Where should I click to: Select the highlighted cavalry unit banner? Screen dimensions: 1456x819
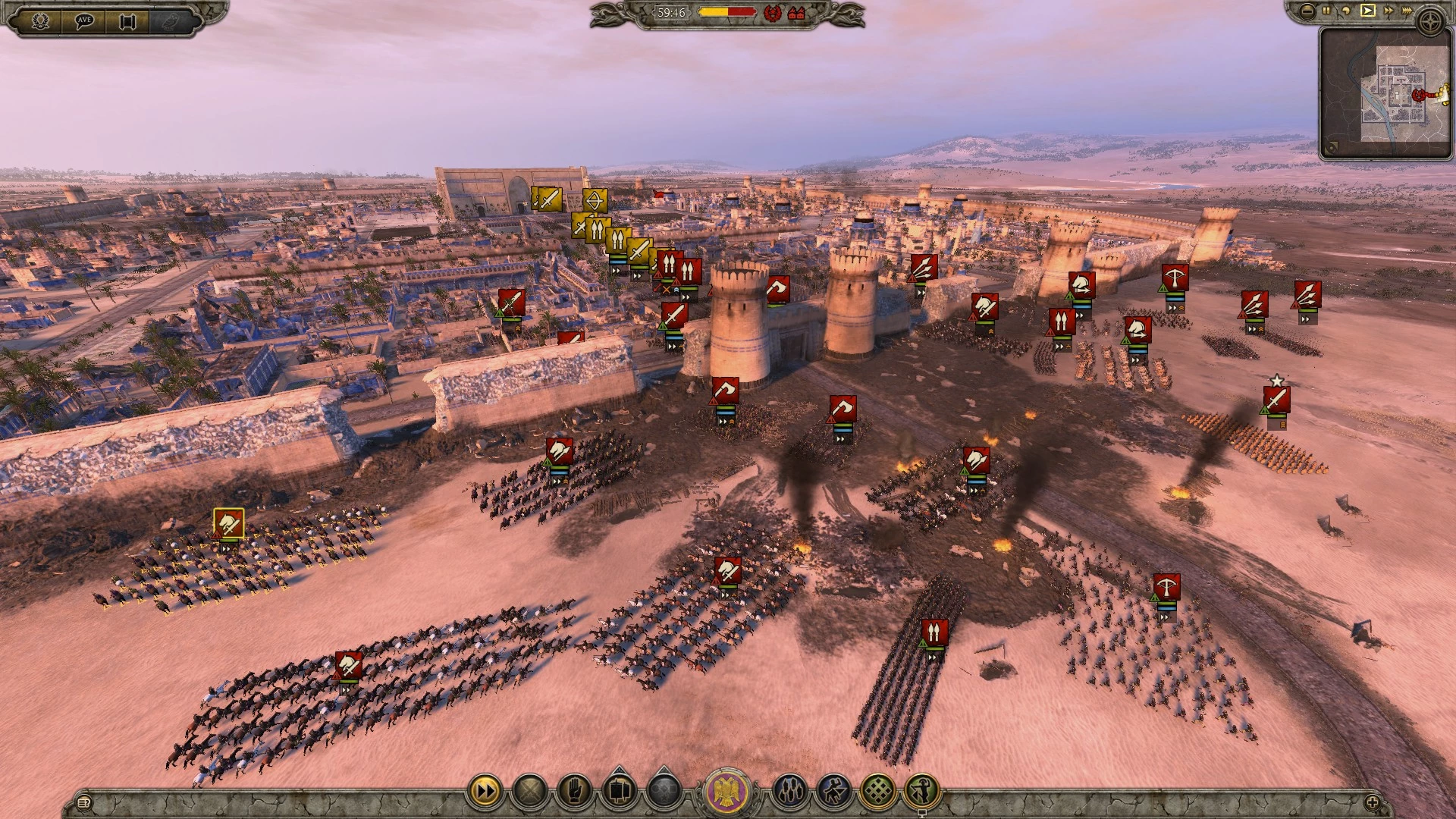click(228, 523)
